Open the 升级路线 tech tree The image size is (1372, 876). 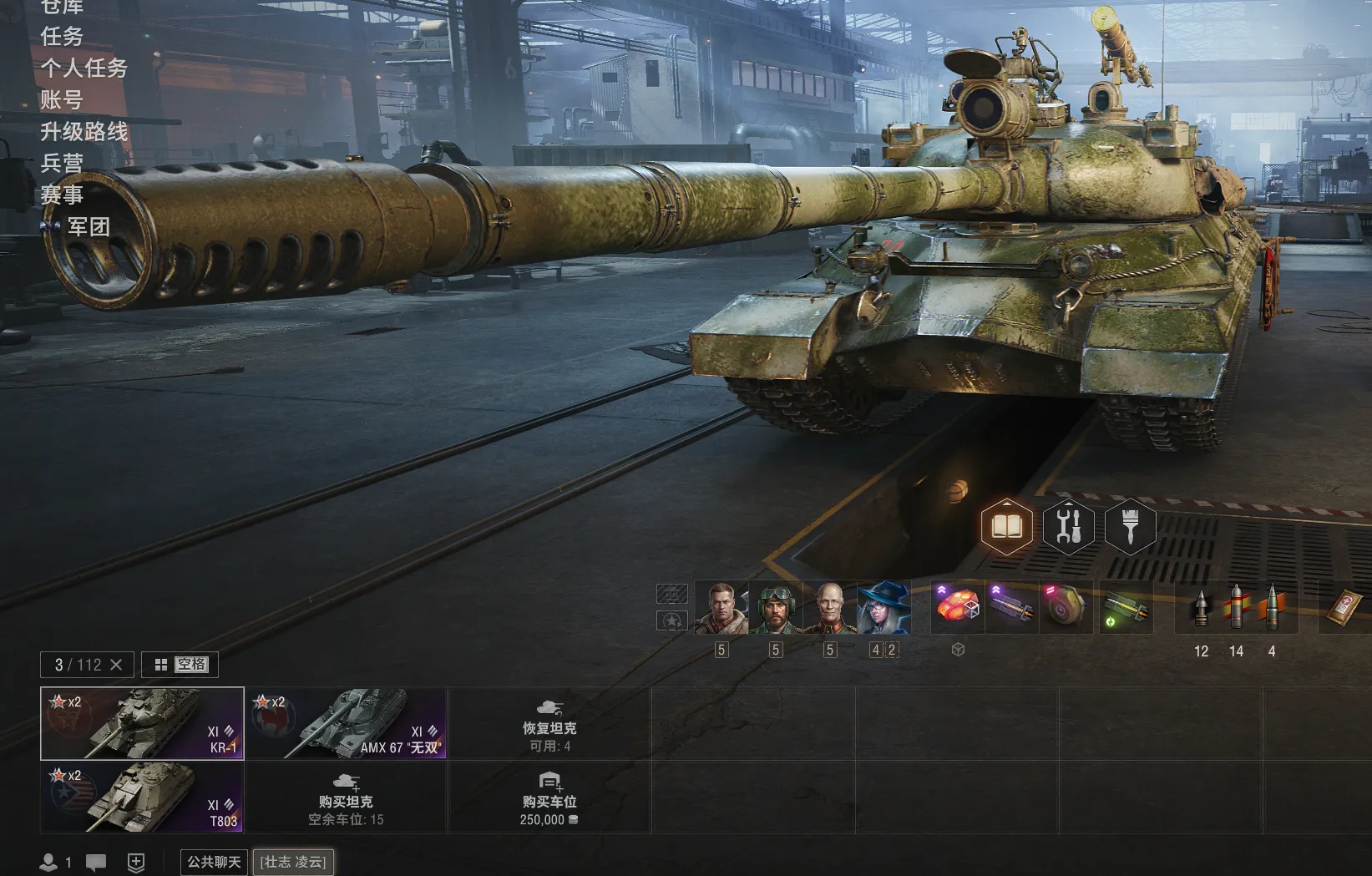84,132
